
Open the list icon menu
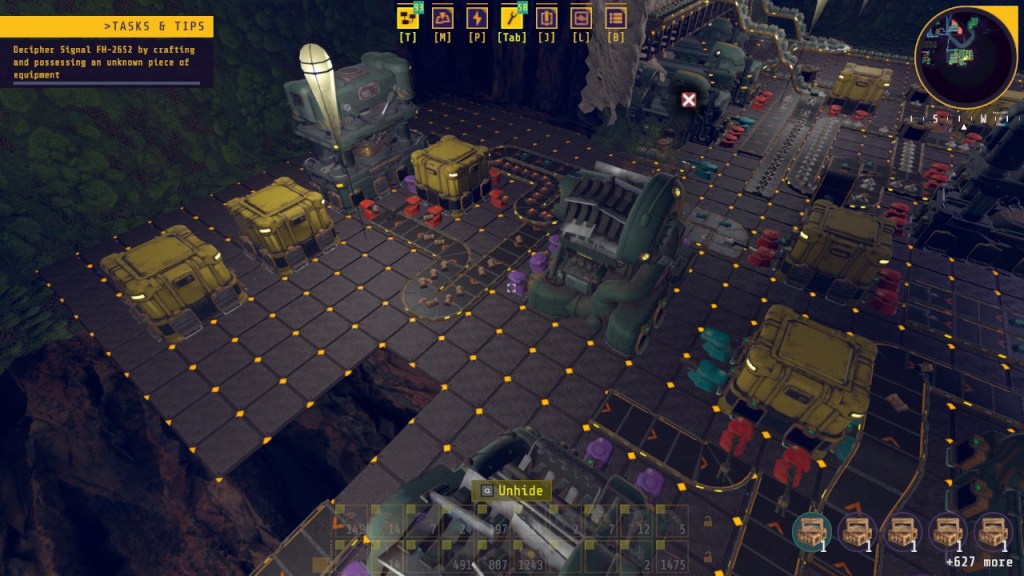615,18
